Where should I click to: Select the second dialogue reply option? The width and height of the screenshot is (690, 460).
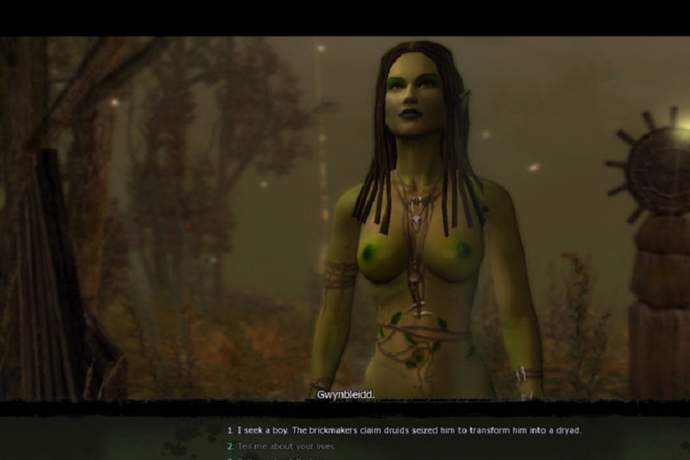tap(285, 446)
